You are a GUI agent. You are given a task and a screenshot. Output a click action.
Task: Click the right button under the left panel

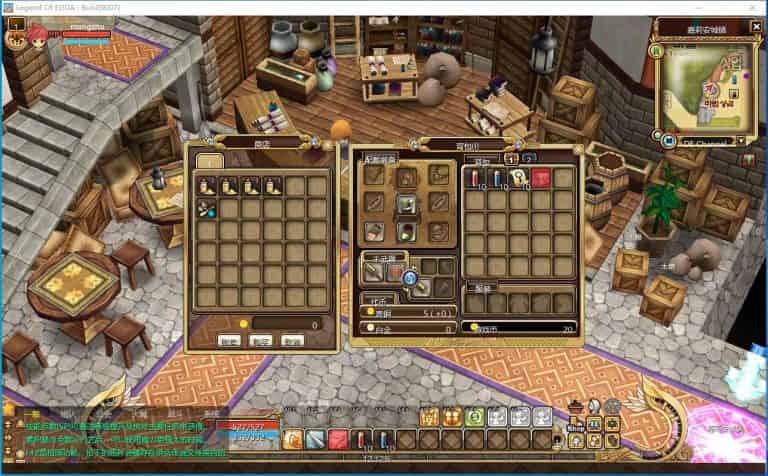[291, 340]
